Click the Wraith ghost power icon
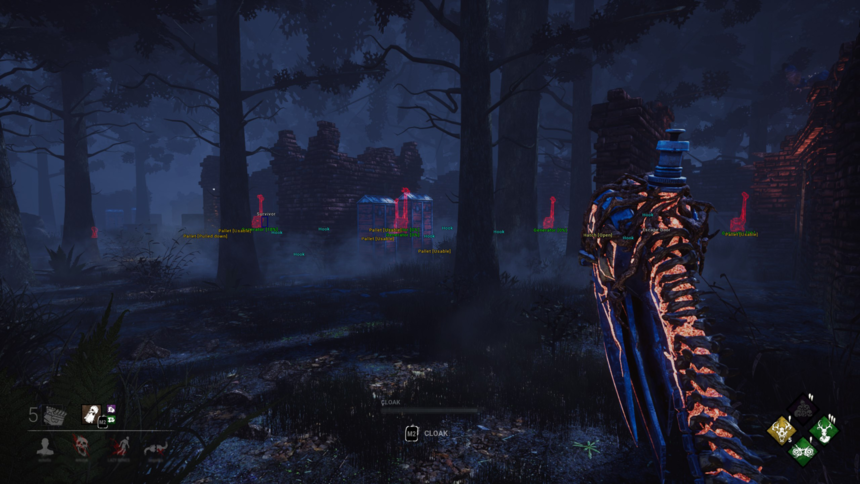 90,414
